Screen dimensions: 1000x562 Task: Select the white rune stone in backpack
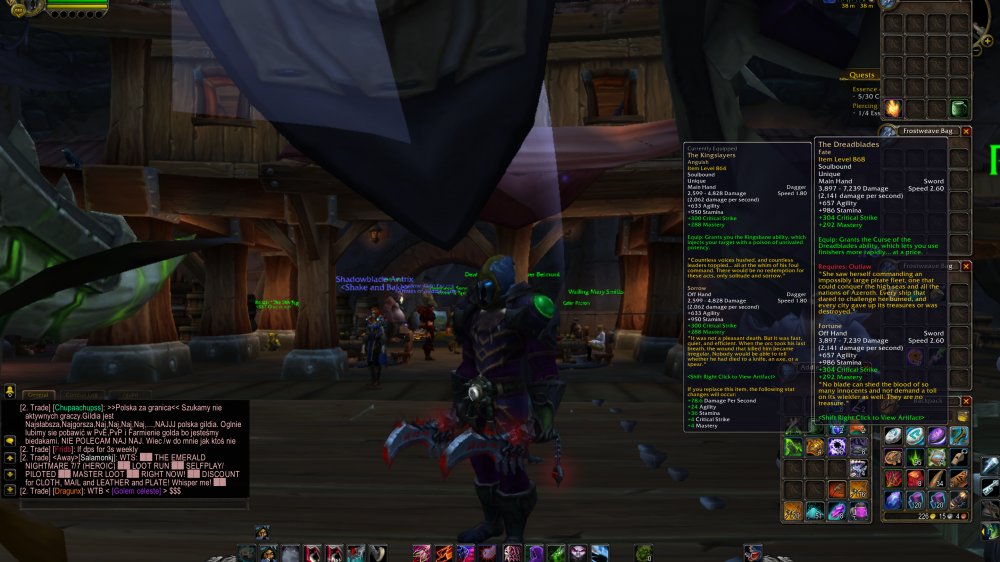click(x=892, y=436)
